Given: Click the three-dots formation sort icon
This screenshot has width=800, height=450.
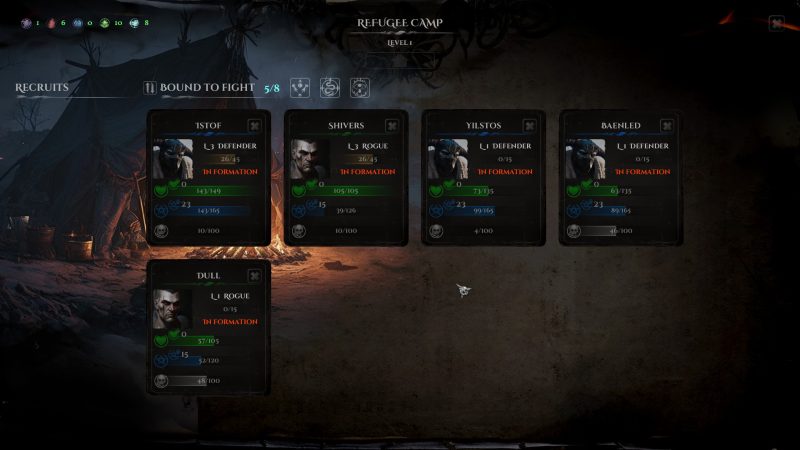Looking at the screenshot, I should tap(300, 88).
